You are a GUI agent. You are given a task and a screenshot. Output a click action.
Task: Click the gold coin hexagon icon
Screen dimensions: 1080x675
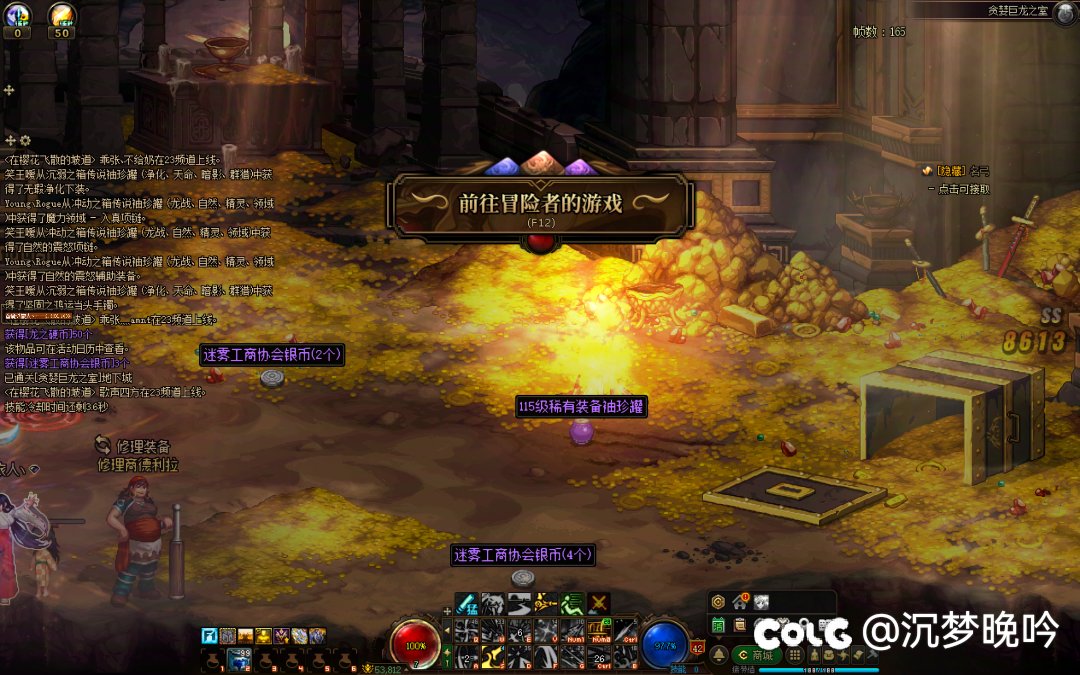718,602
